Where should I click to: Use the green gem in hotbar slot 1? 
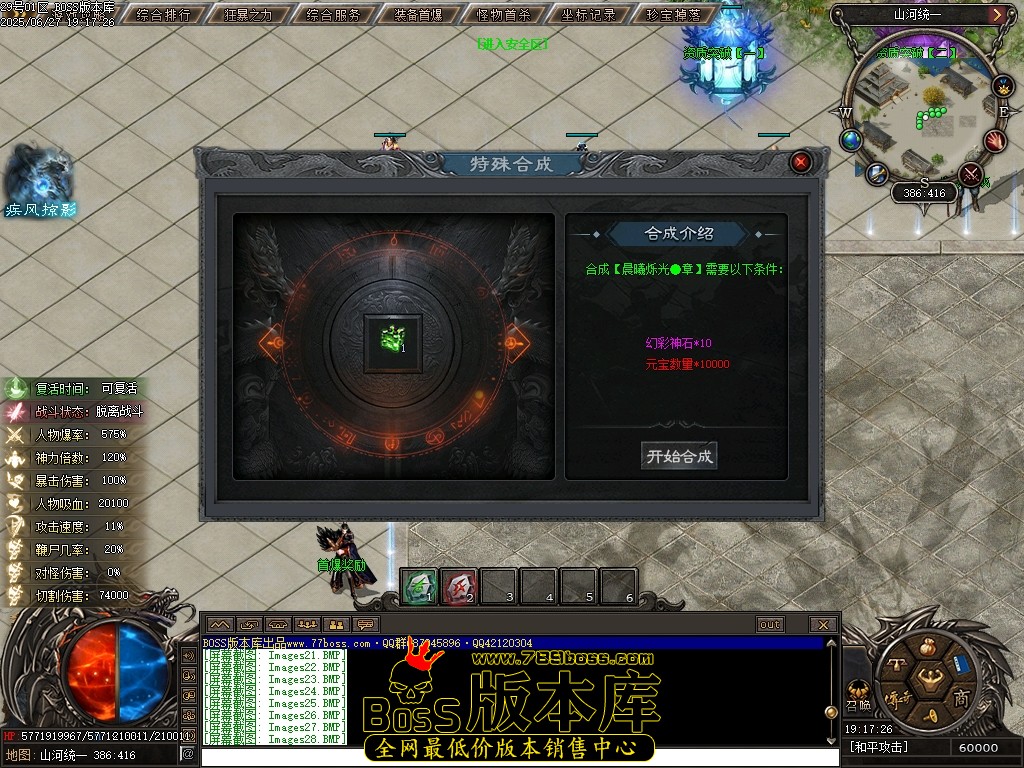419,586
